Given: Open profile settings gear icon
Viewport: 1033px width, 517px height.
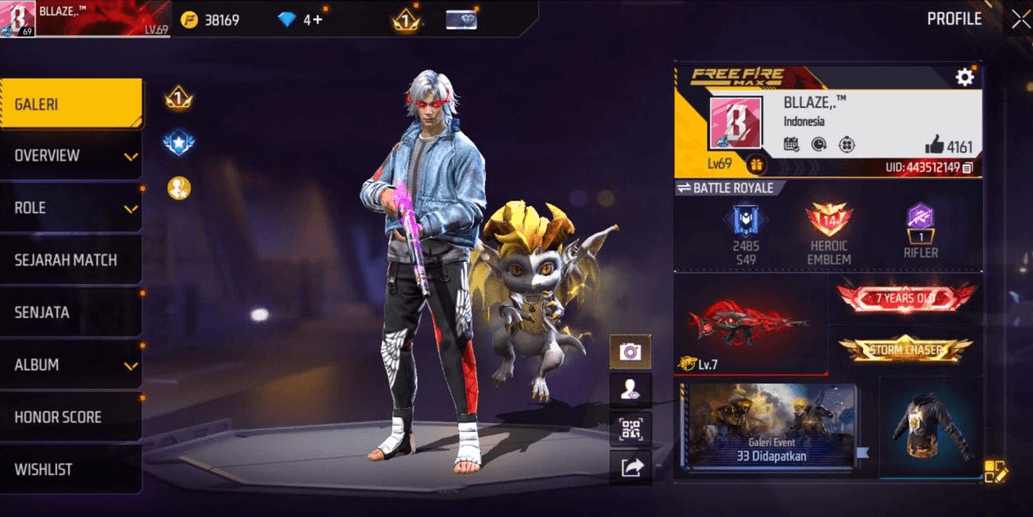Looking at the screenshot, I should (964, 77).
